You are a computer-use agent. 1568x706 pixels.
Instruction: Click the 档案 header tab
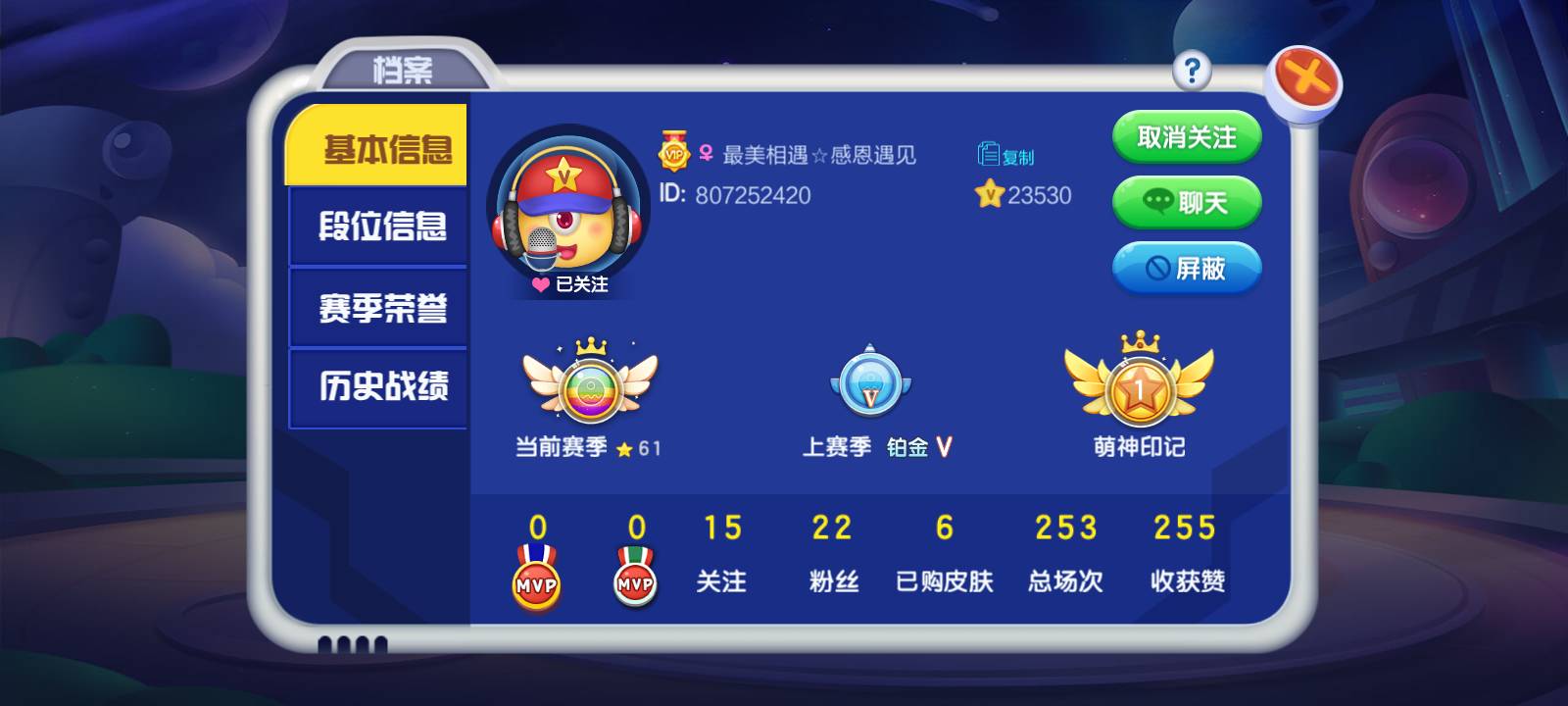pyautogui.click(x=405, y=69)
